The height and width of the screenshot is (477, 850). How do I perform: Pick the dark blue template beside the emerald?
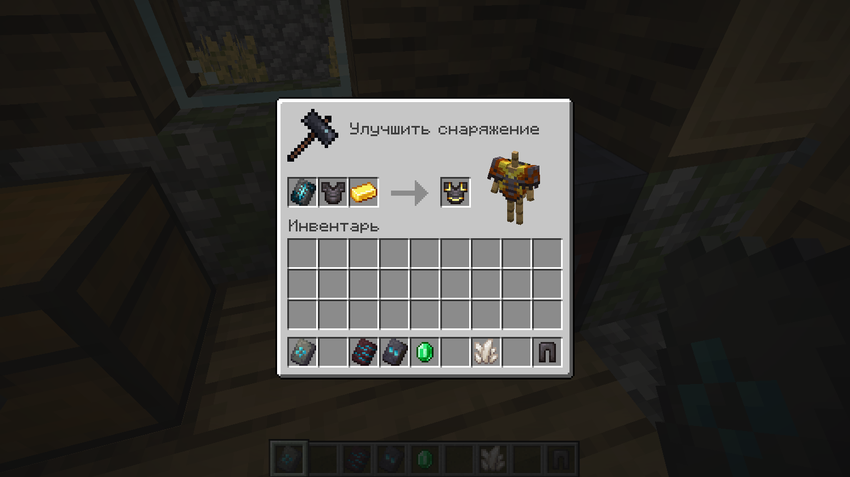(394, 352)
